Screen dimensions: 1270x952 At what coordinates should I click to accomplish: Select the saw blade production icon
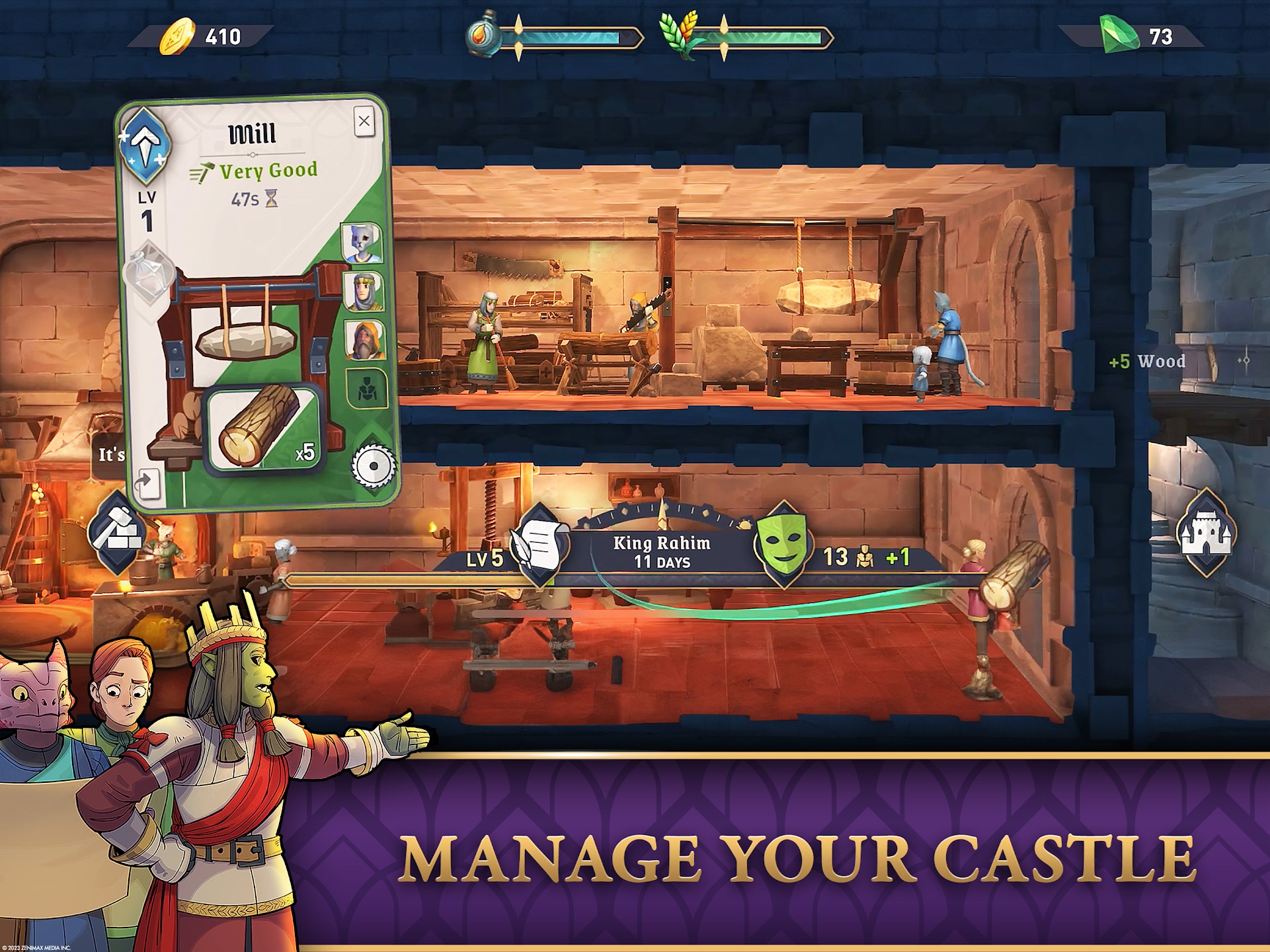click(372, 465)
